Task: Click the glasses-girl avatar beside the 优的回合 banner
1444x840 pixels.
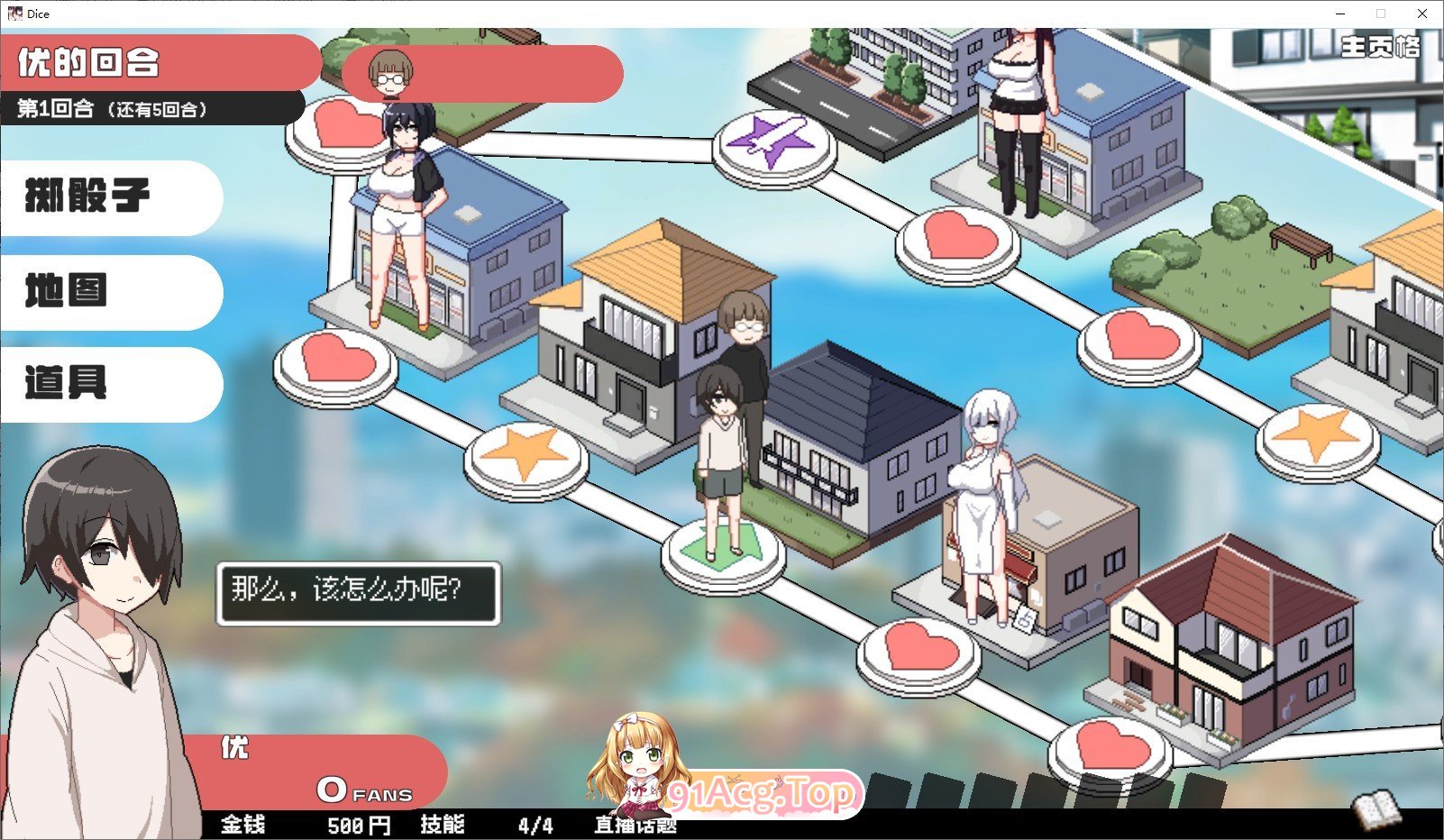Action: (389, 75)
